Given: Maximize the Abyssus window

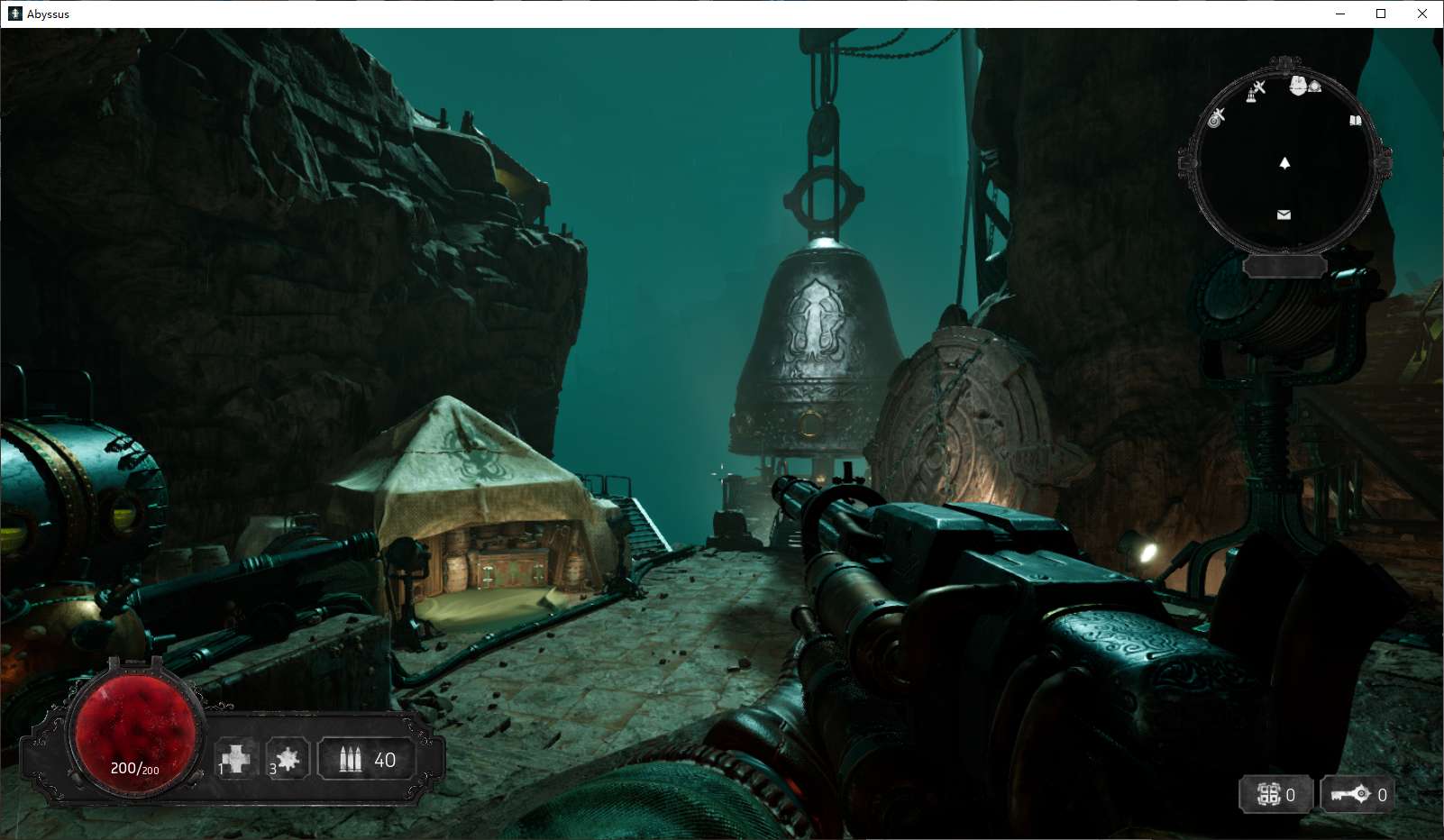Looking at the screenshot, I should coord(1380,14).
